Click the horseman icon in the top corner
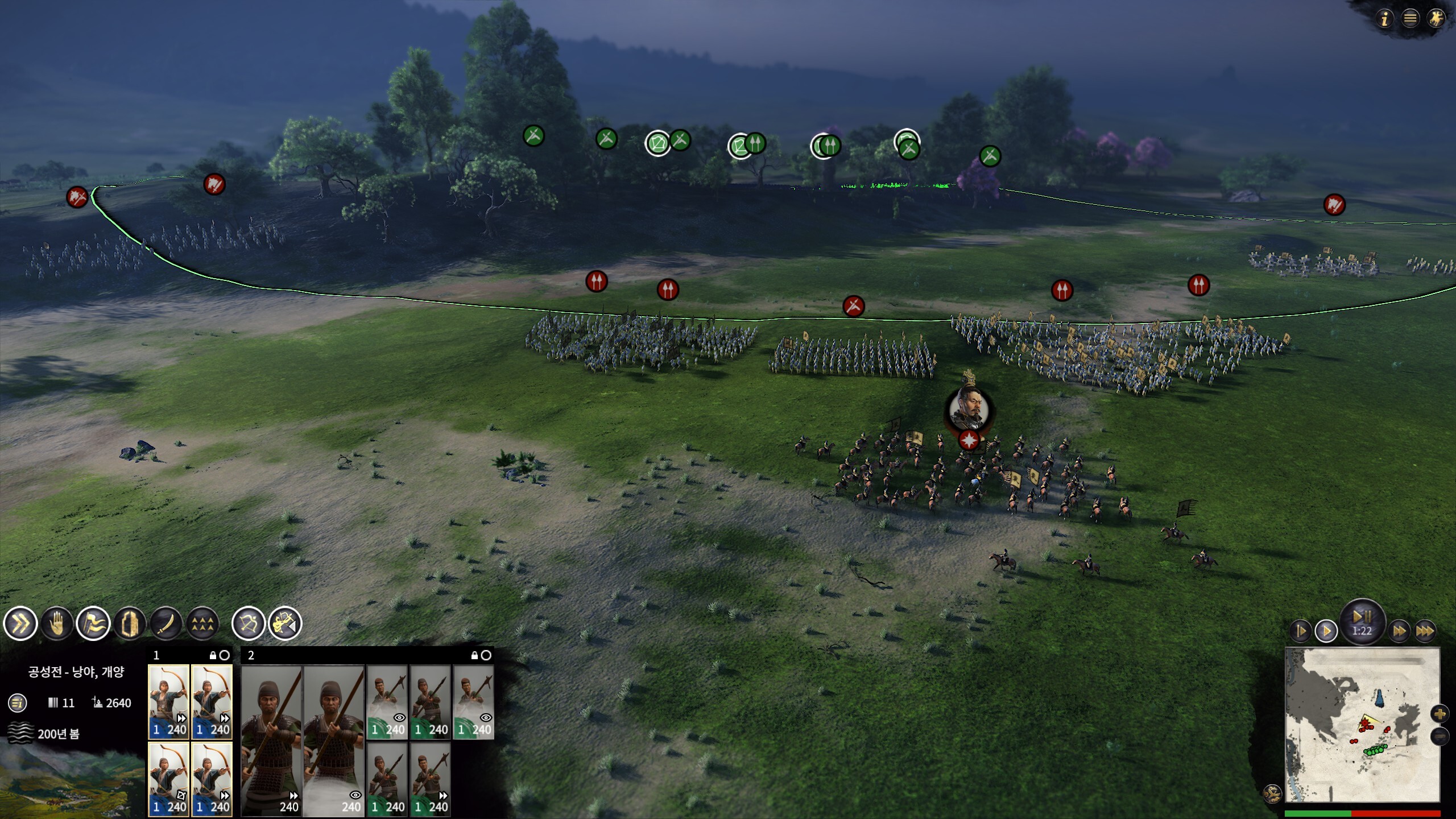 (x=1436, y=19)
